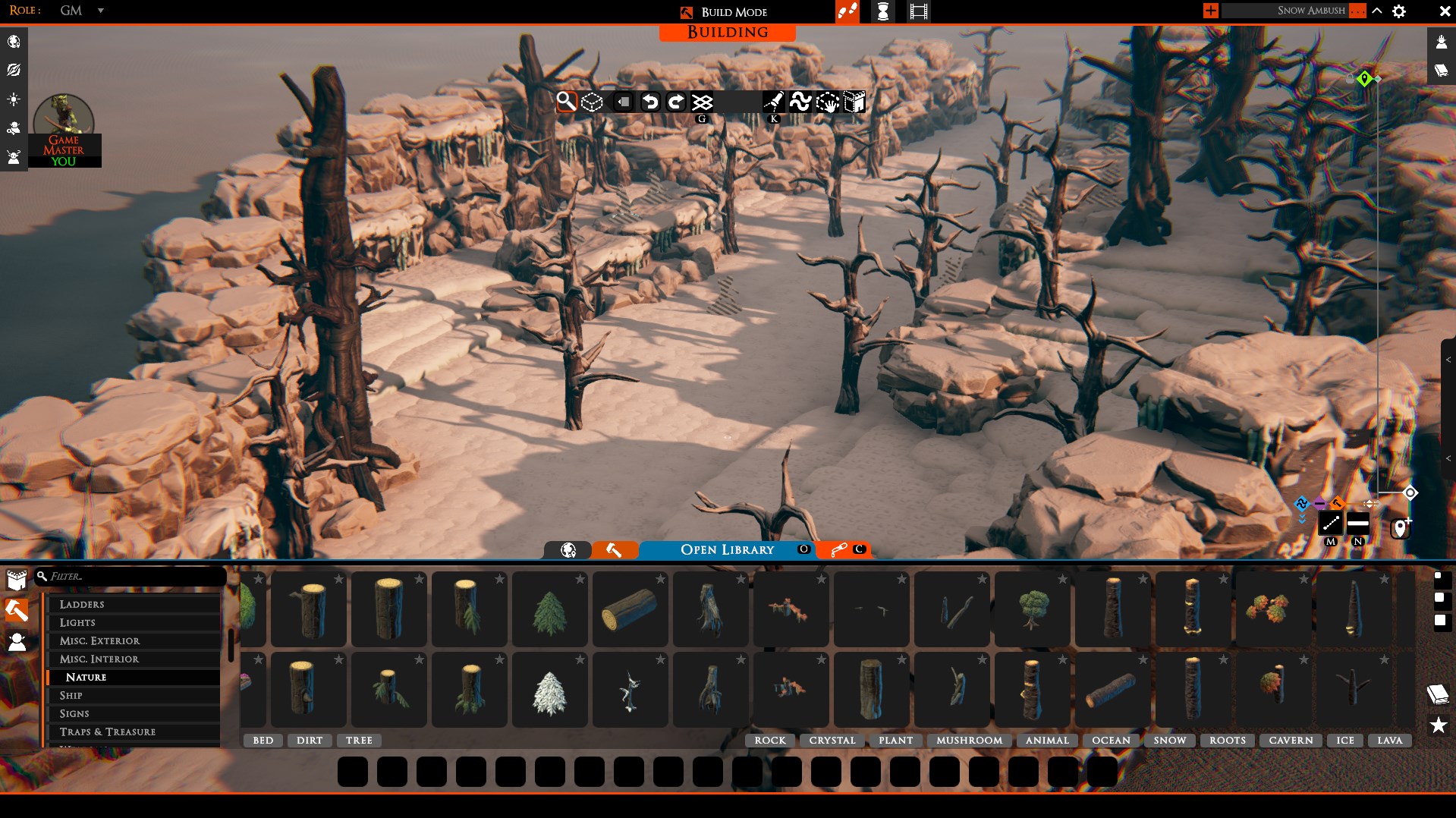
Task: Select the Ladders category
Action: point(82,604)
